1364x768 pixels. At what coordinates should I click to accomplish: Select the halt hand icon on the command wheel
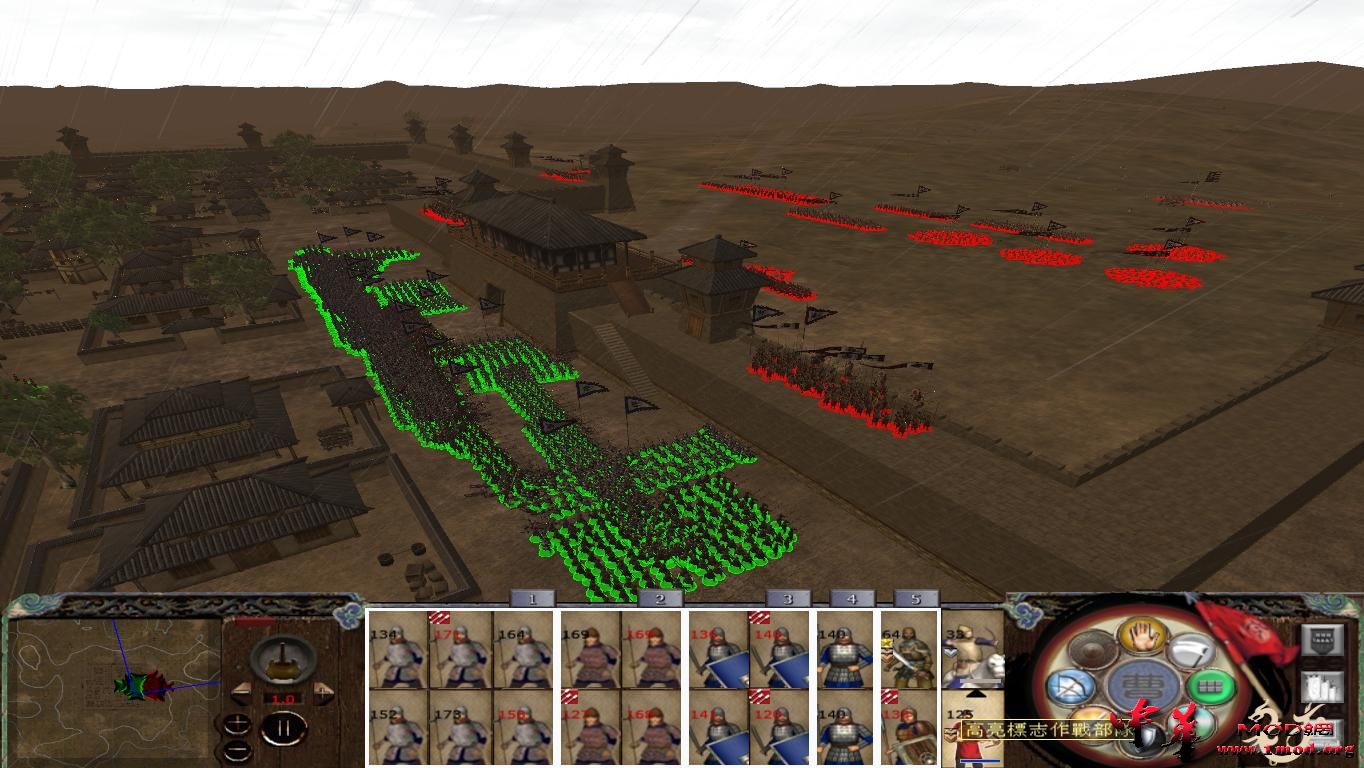(1141, 638)
